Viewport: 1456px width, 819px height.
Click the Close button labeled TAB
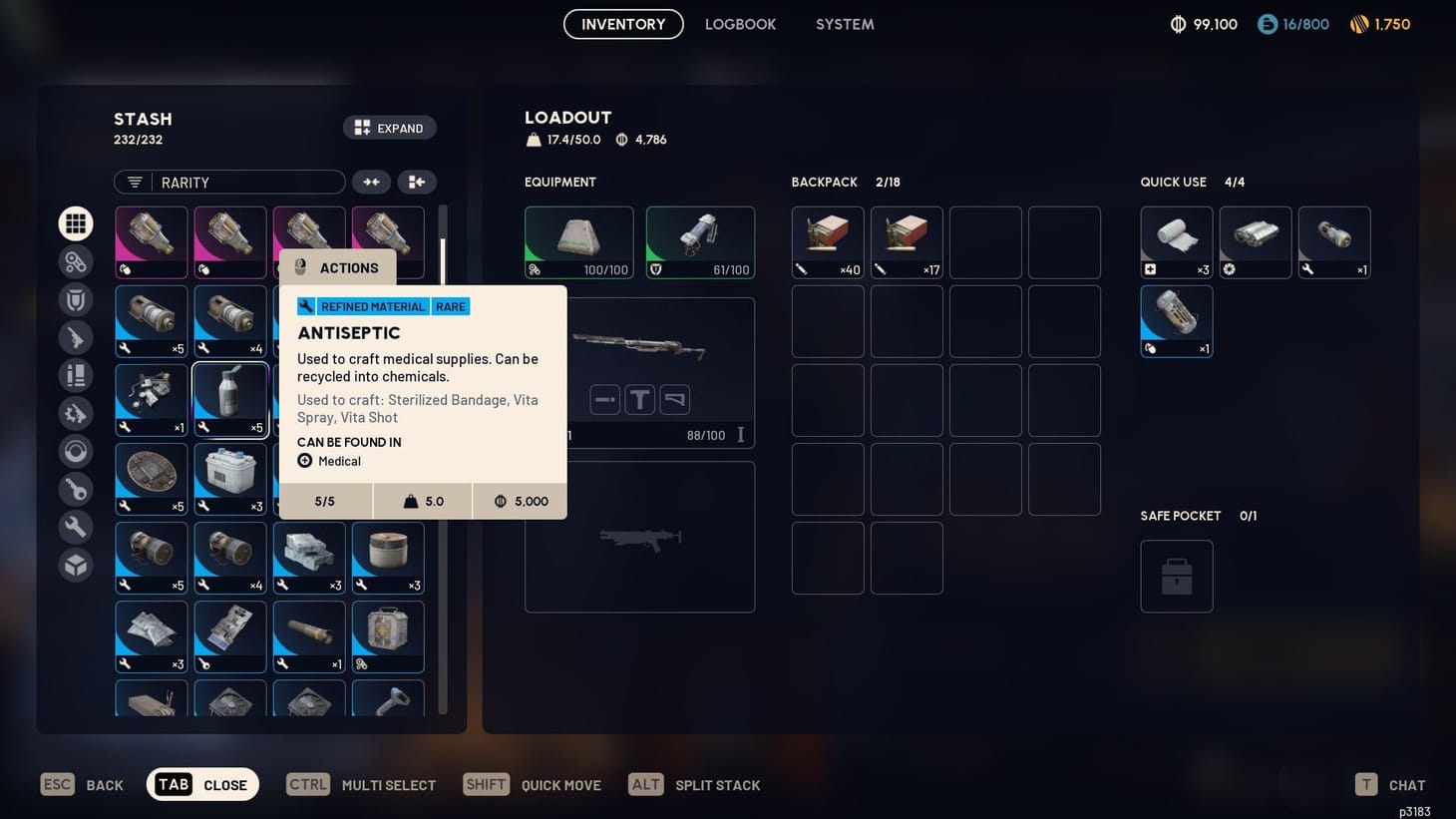pyautogui.click(x=202, y=784)
